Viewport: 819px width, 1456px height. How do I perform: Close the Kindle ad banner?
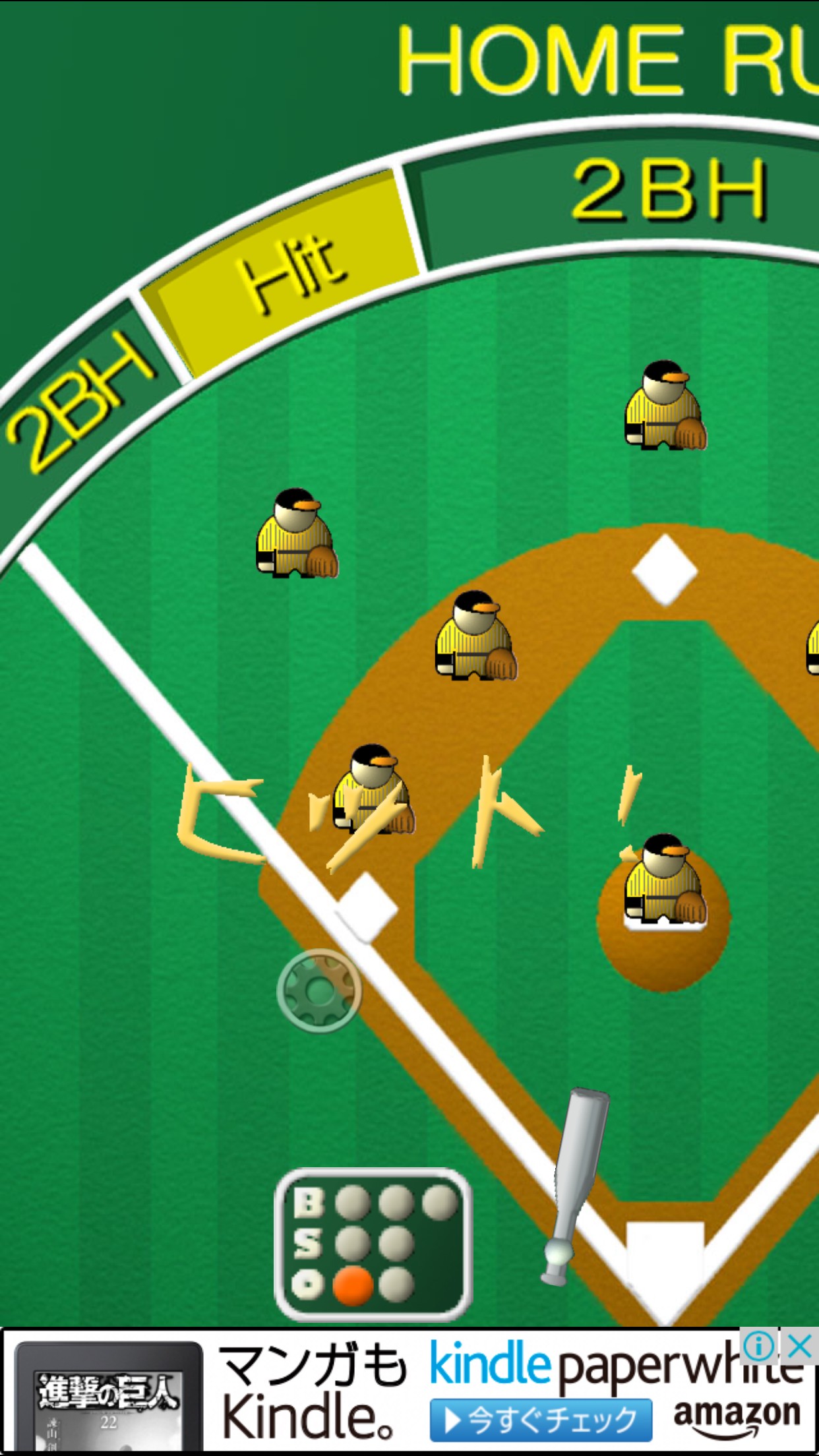point(800,1346)
